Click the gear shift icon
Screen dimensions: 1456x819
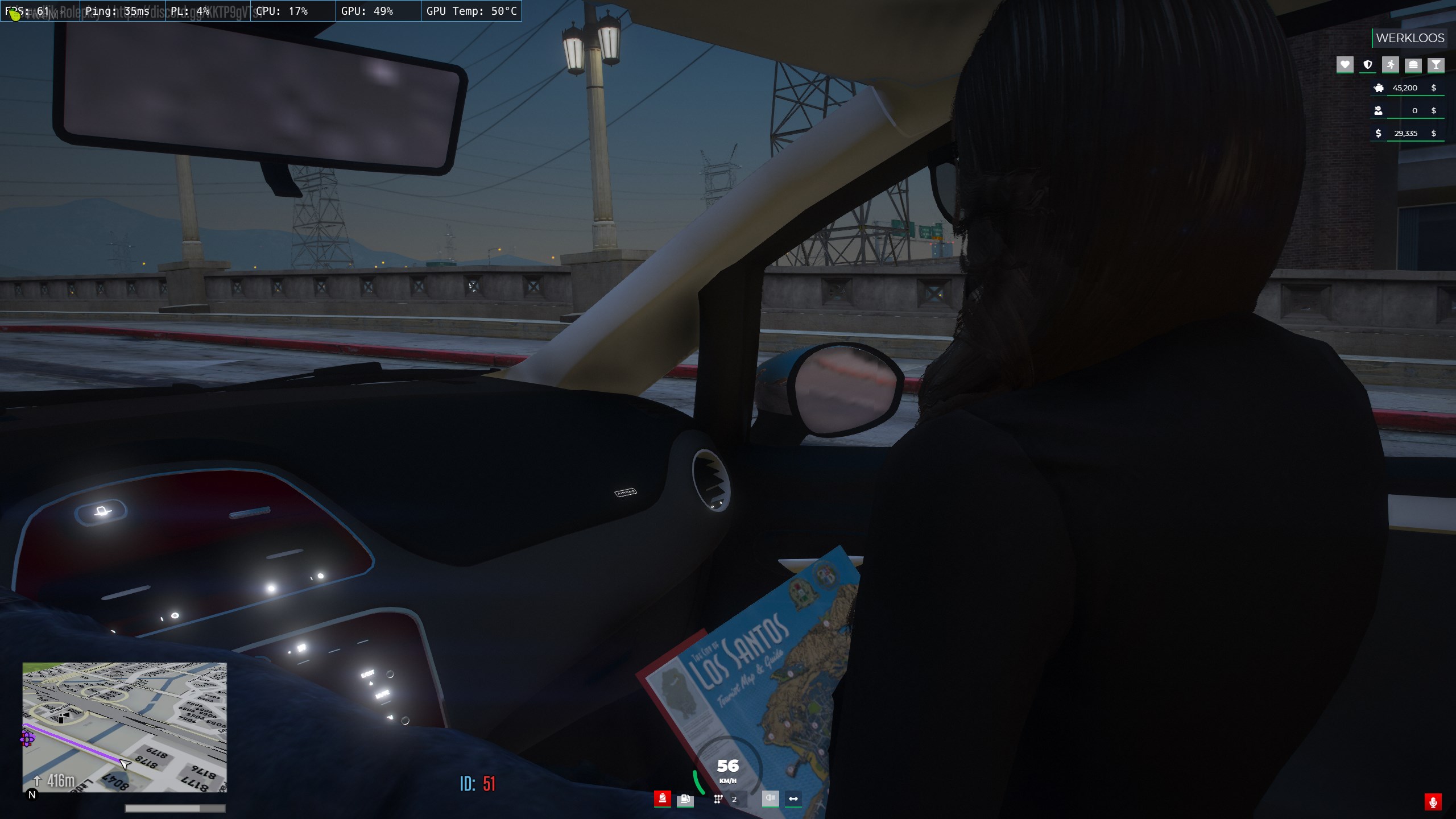click(x=718, y=799)
